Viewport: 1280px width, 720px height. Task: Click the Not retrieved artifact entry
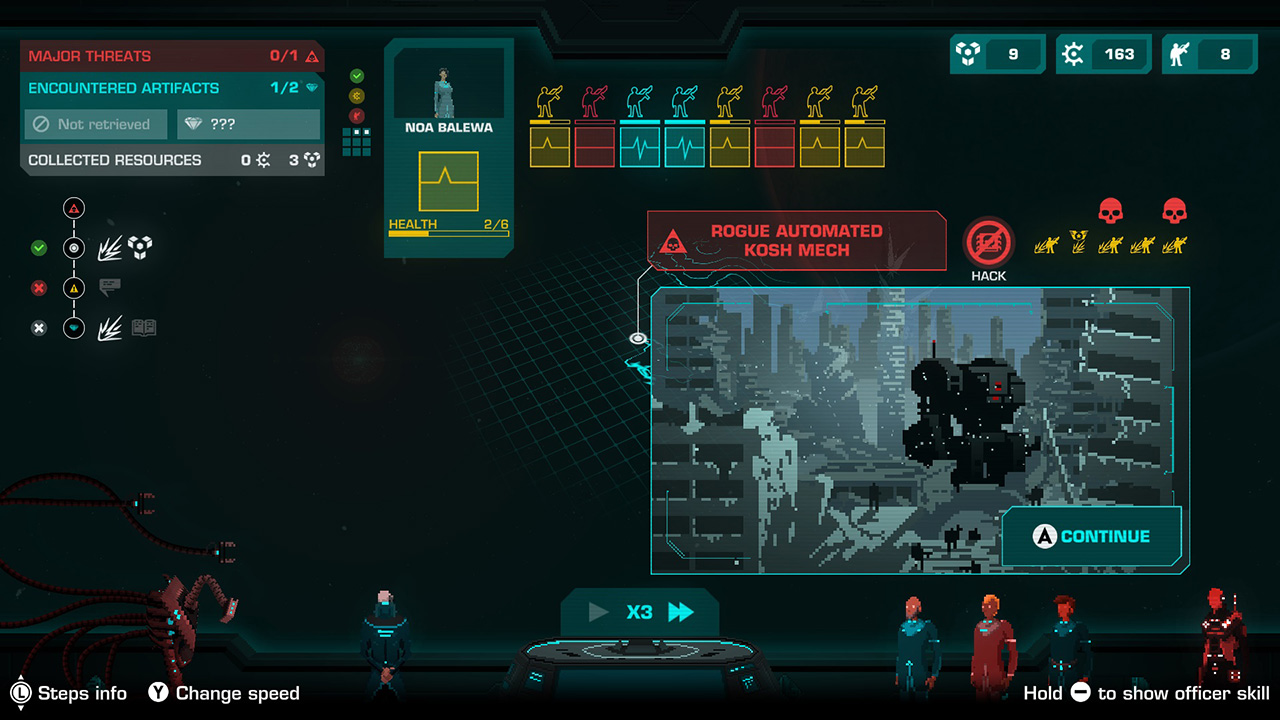click(95, 124)
